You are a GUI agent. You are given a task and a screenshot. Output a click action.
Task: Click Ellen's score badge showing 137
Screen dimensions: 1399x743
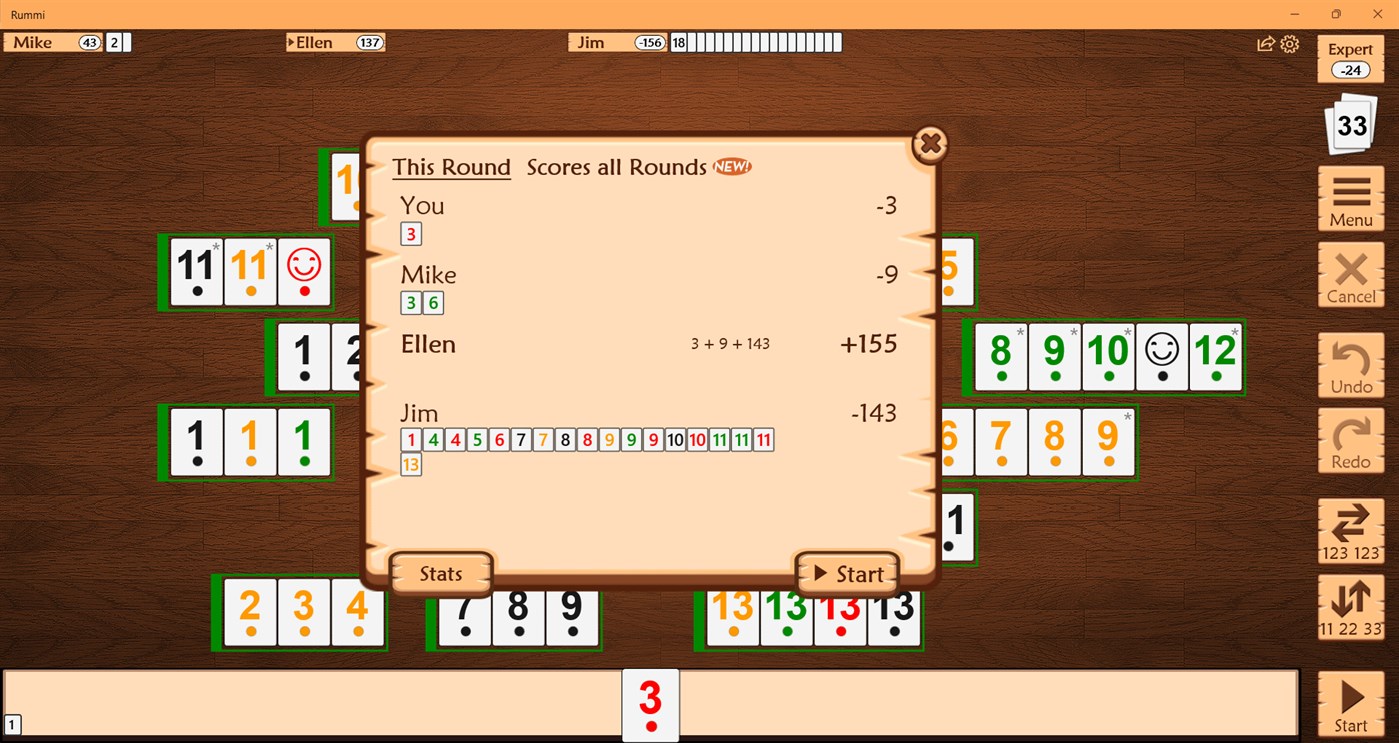pos(370,42)
